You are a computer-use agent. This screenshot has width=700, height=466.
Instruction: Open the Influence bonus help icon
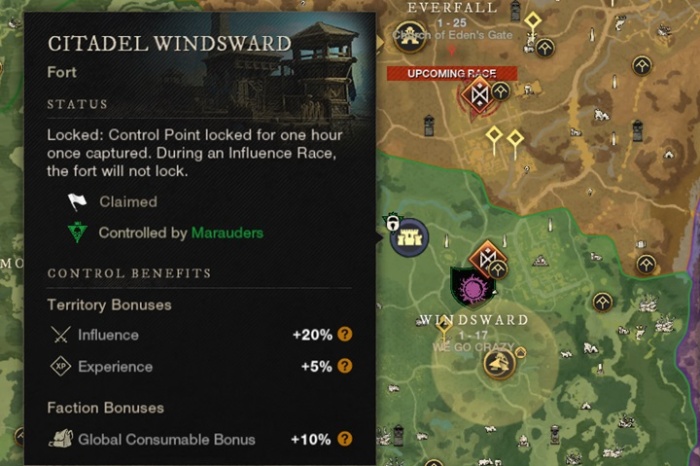345,335
